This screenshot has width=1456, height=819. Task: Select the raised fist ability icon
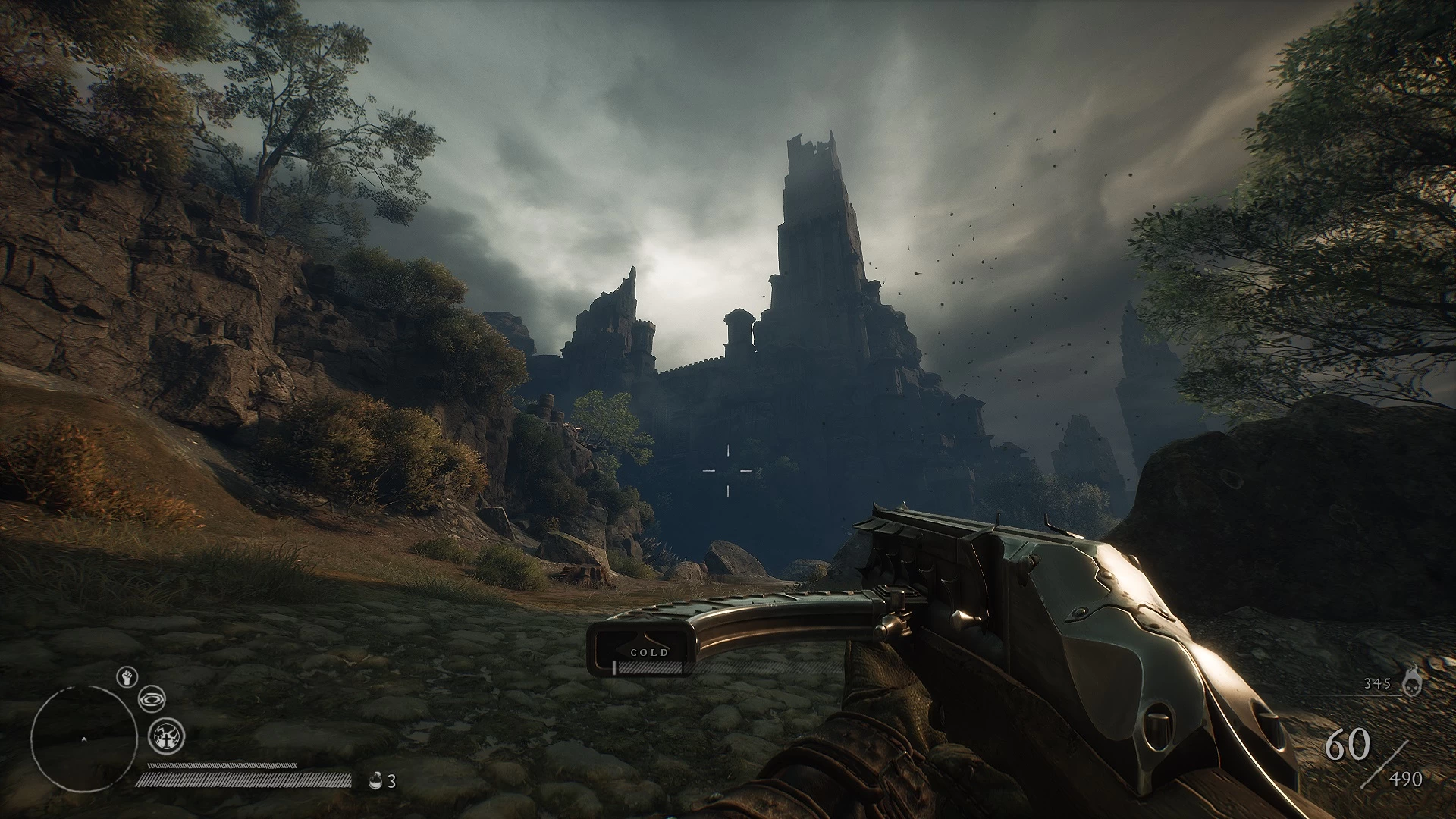[126, 676]
